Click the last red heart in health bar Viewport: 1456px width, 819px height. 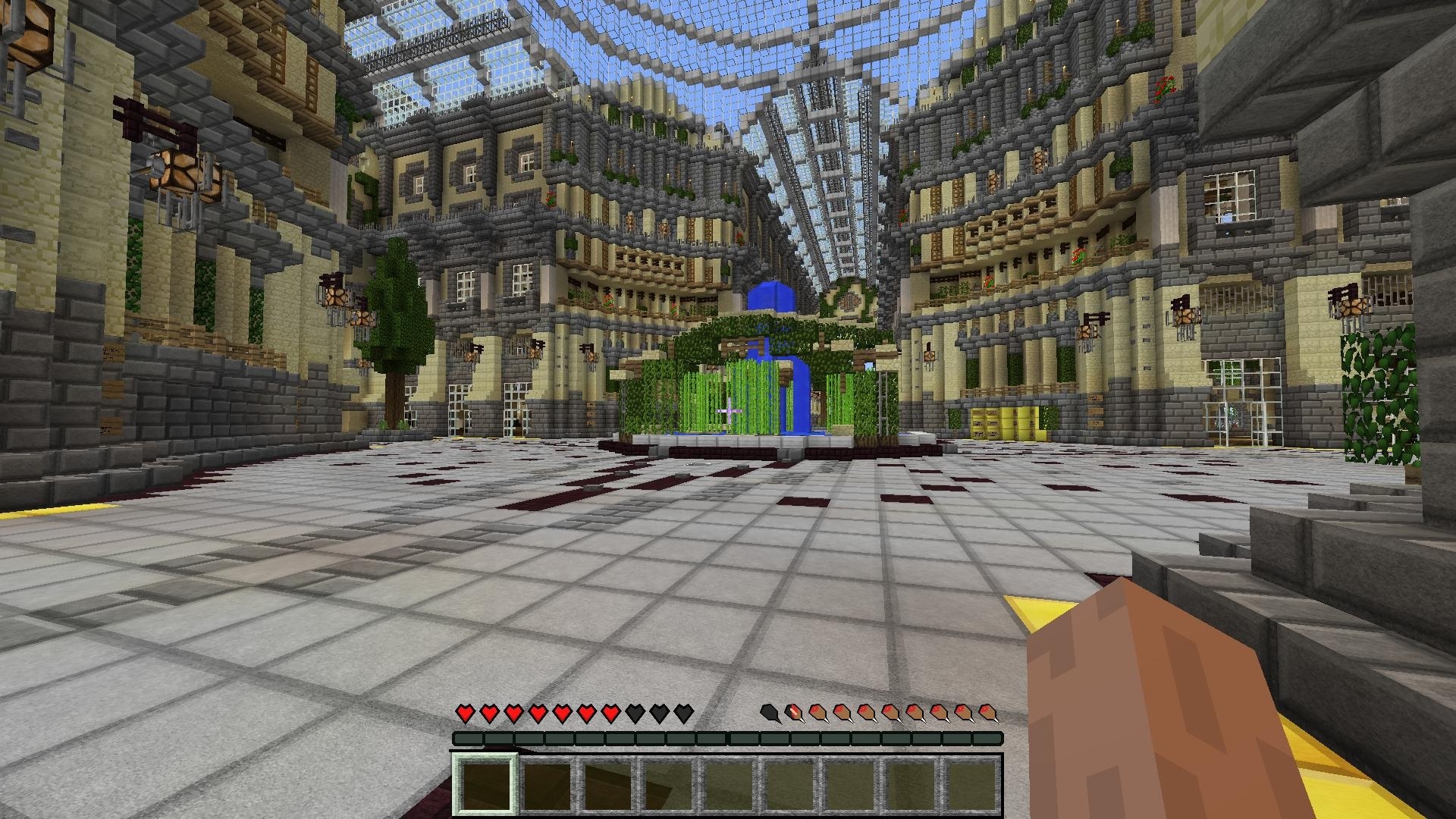click(x=610, y=714)
